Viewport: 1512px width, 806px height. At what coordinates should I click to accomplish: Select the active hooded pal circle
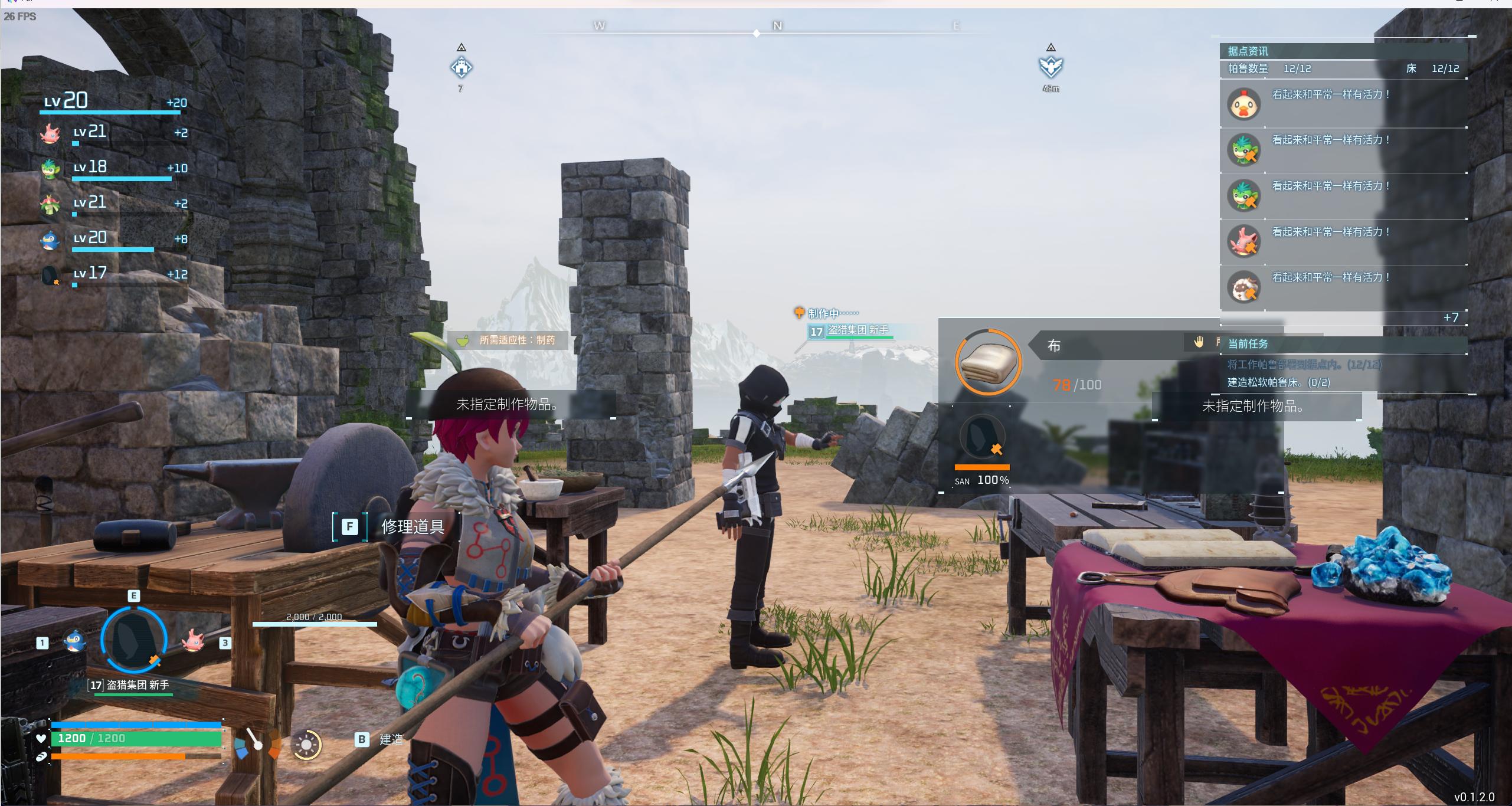pos(133,638)
